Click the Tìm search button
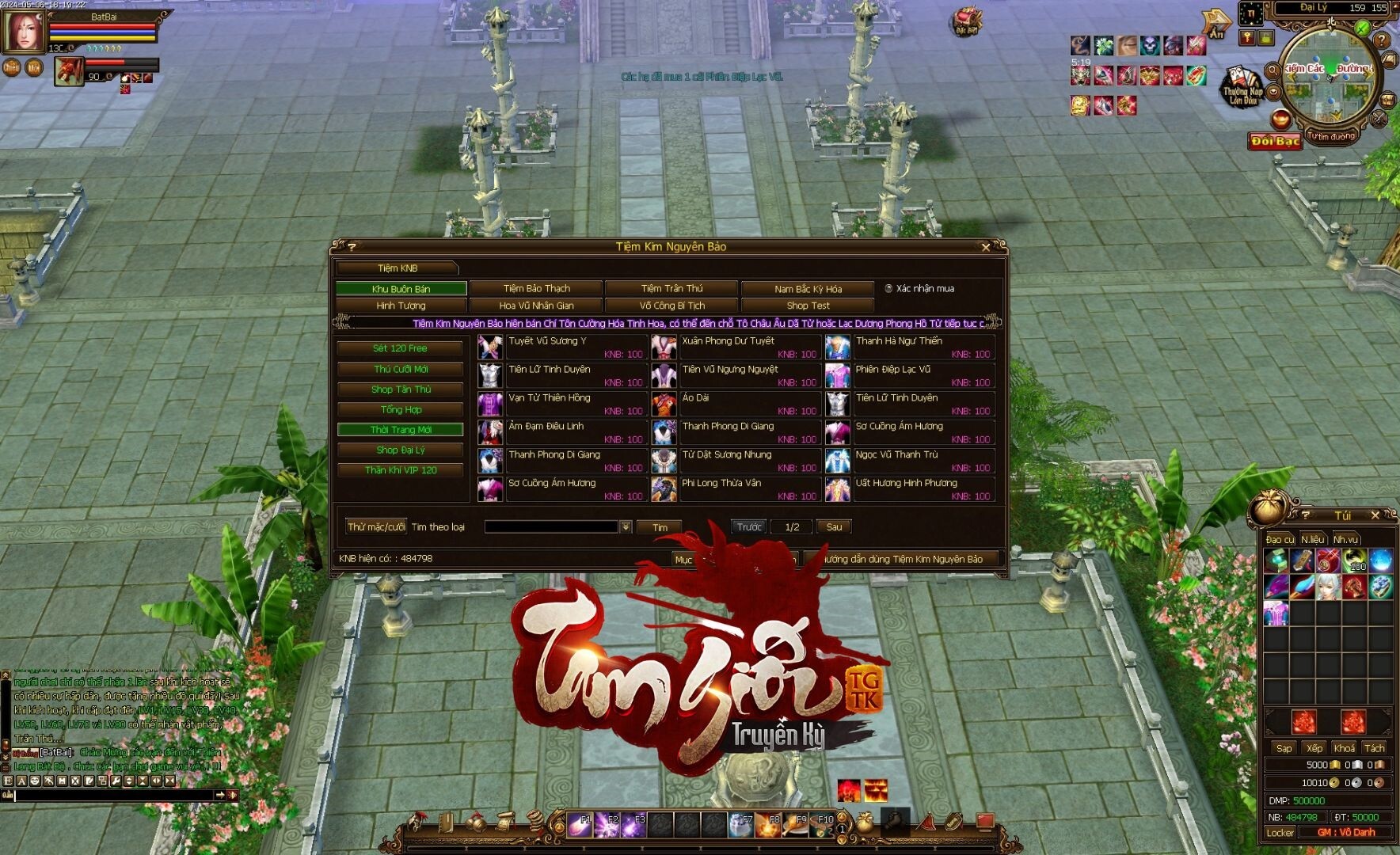The image size is (1400, 855). 660,527
